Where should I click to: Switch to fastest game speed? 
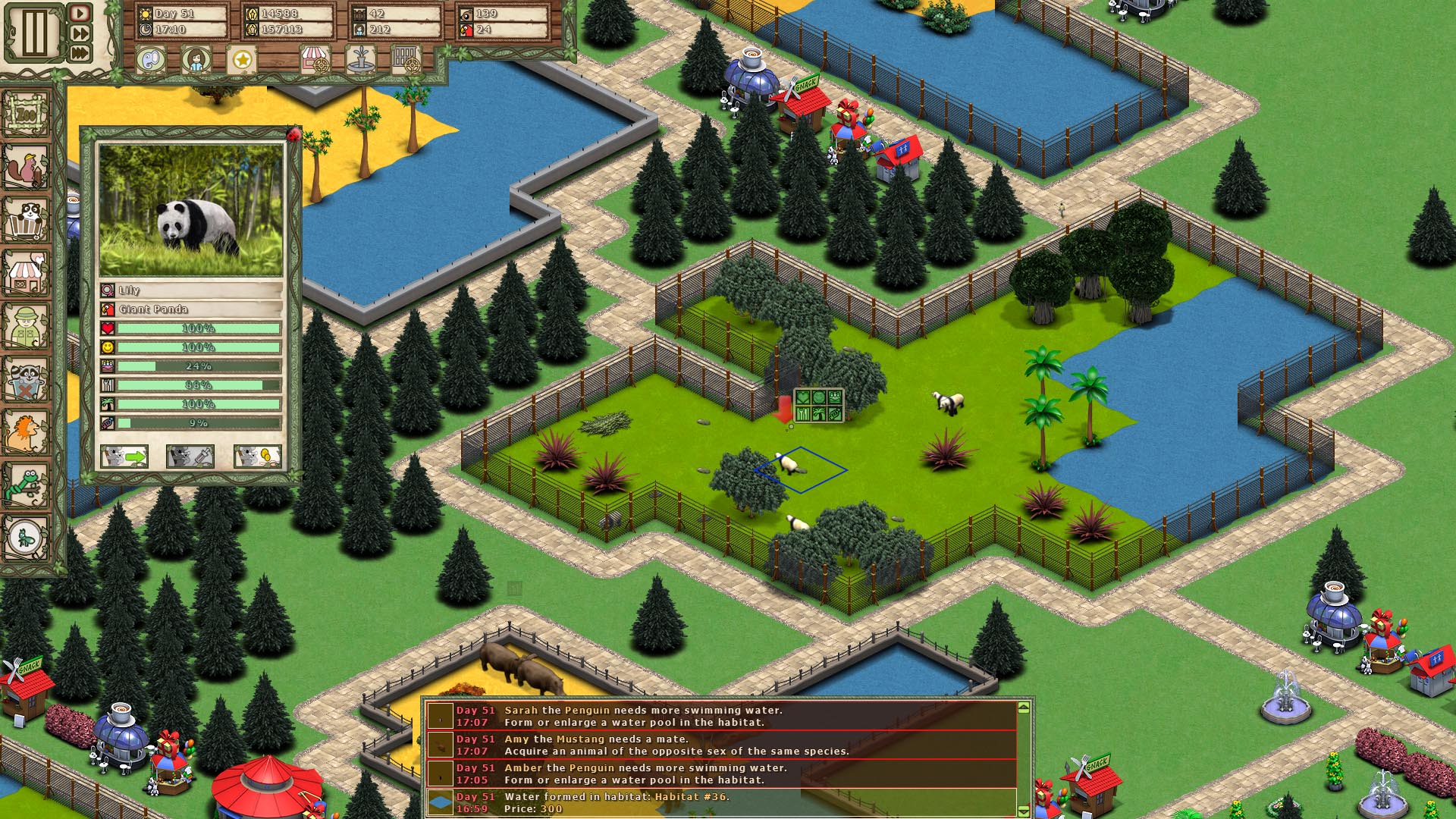click(79, 53)
